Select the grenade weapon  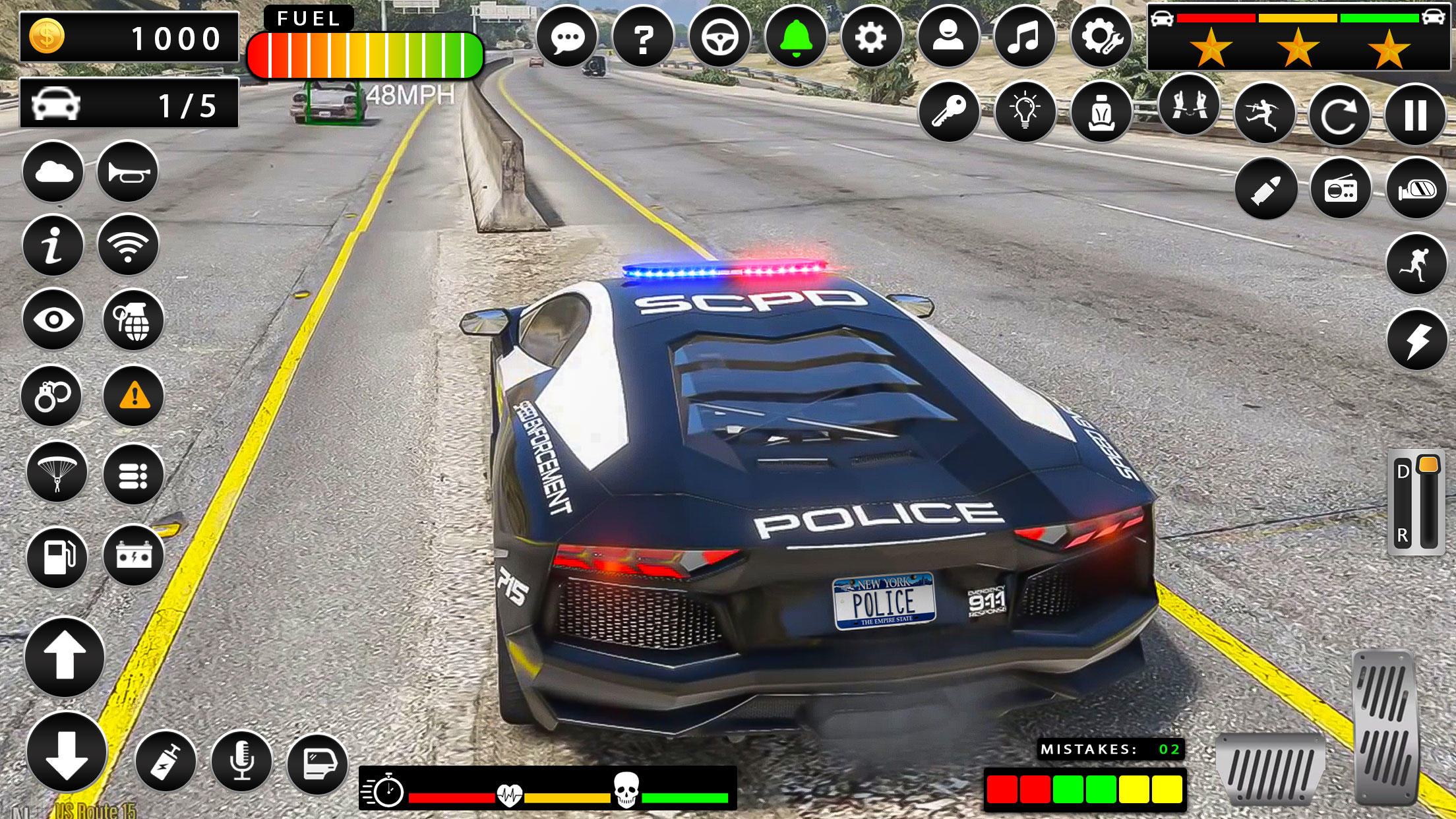(x=134, y=321)
